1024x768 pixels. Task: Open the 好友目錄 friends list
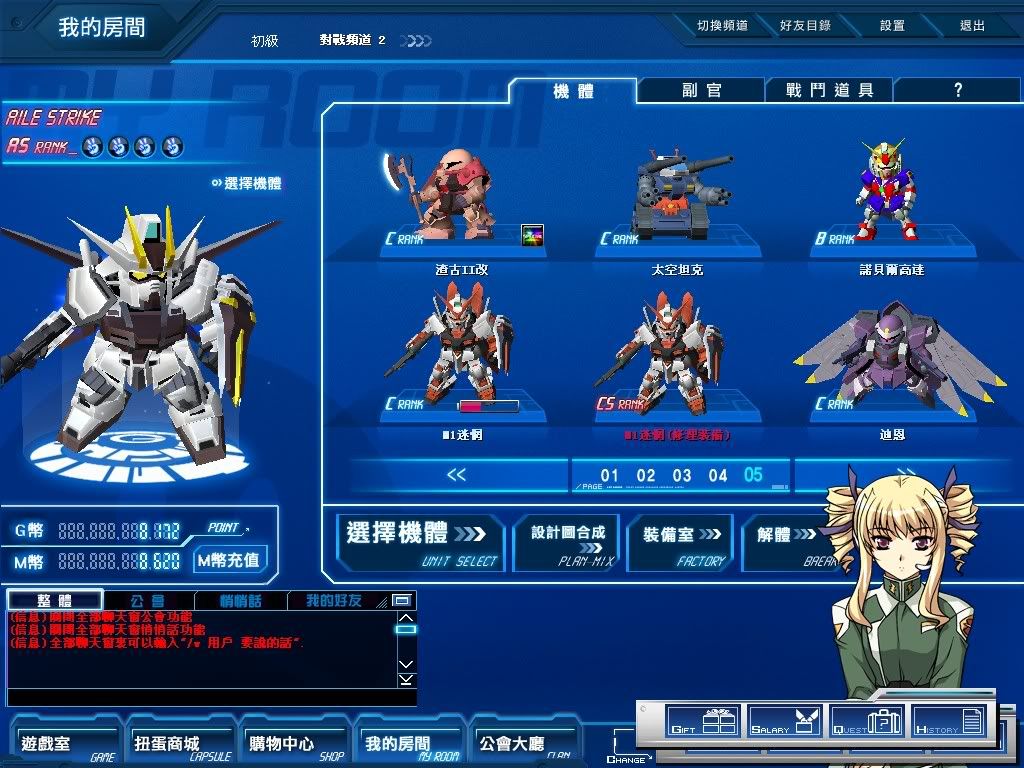[805, 26]
